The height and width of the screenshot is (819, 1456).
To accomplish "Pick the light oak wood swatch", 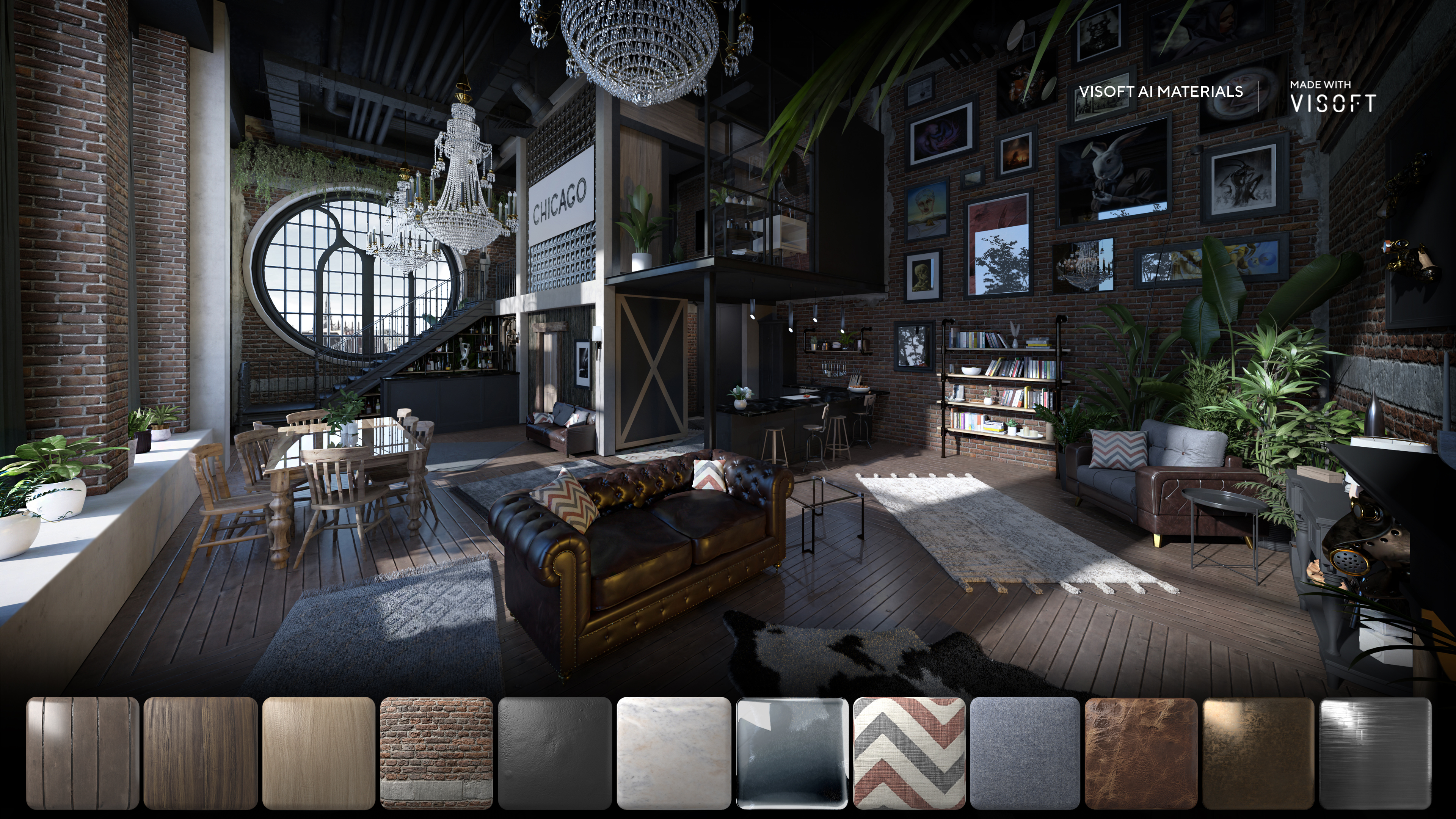I will pos(319,753).
